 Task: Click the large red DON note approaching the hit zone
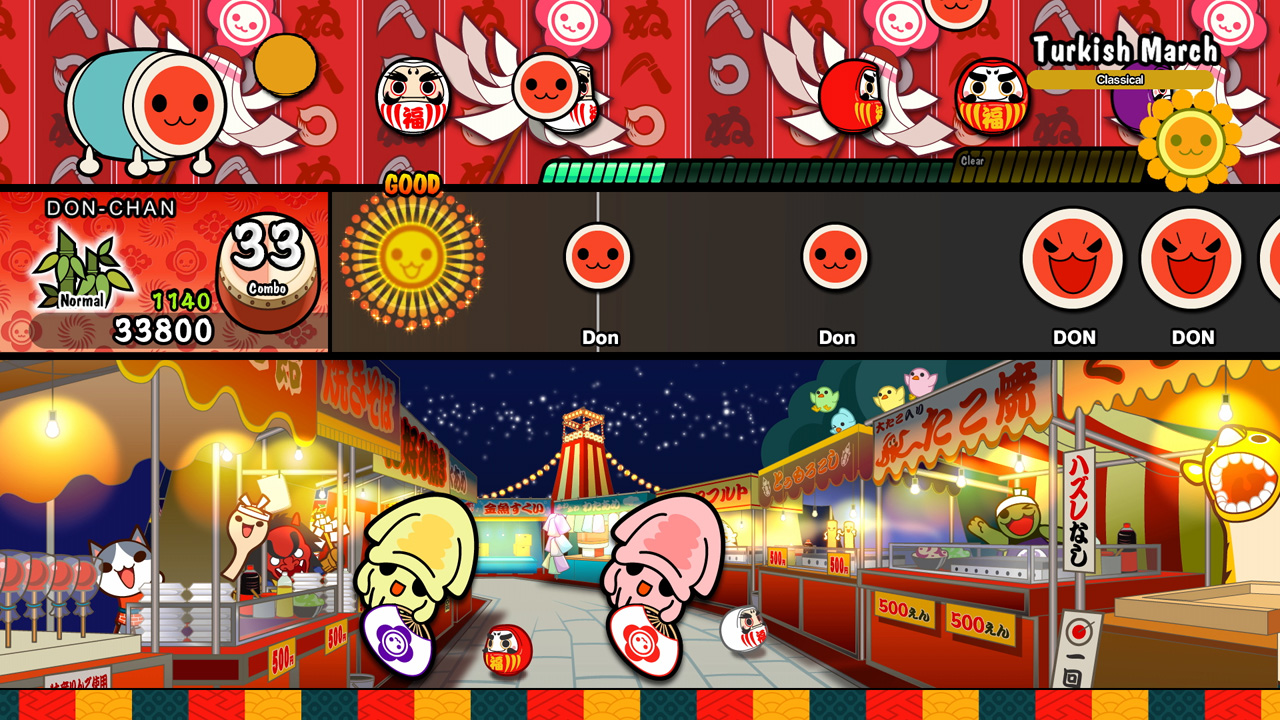(x=1073, y=258)
